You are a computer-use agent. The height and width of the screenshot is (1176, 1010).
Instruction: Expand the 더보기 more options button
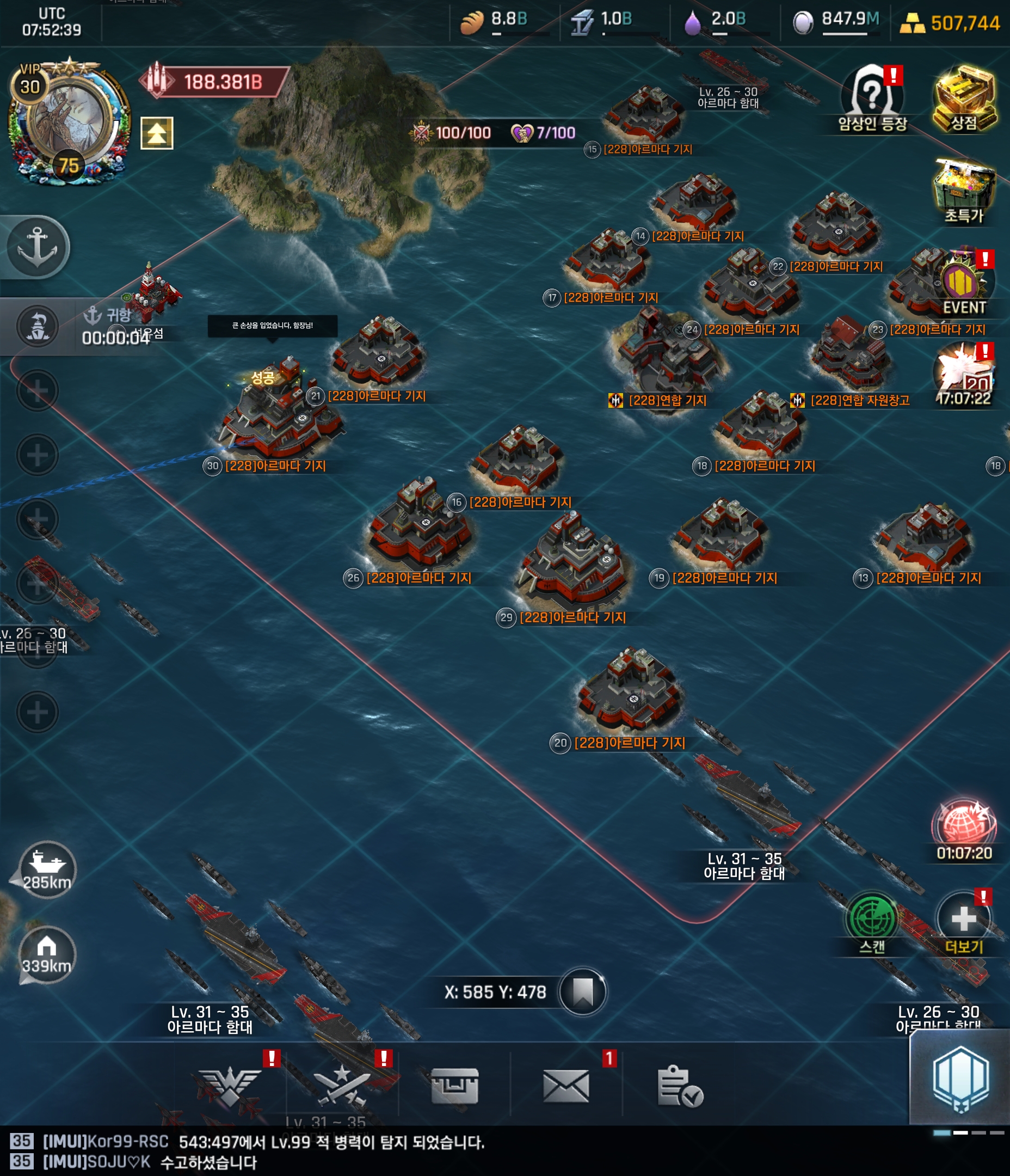click(963, 920)
